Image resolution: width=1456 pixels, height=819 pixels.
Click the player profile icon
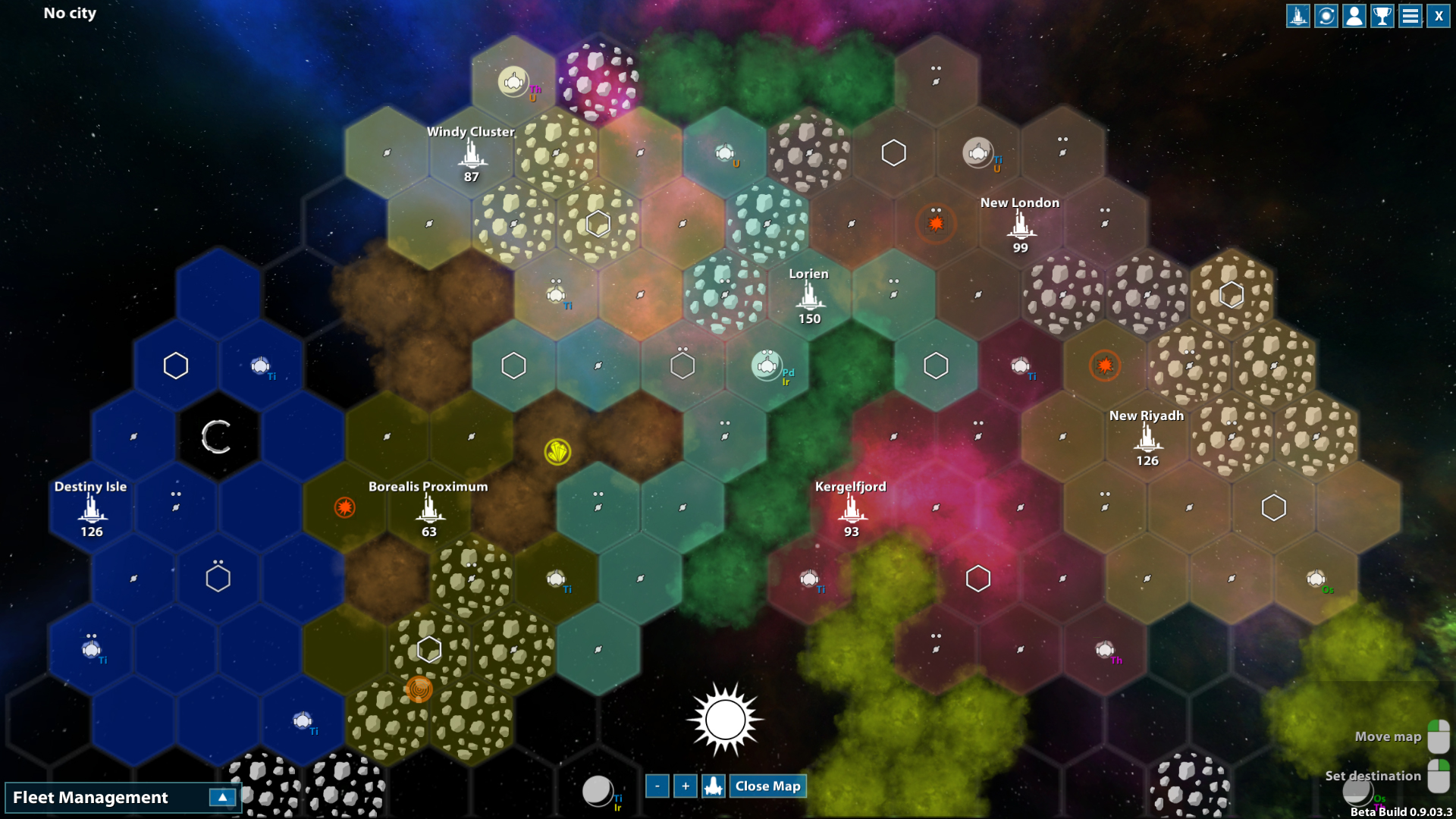1354,15
